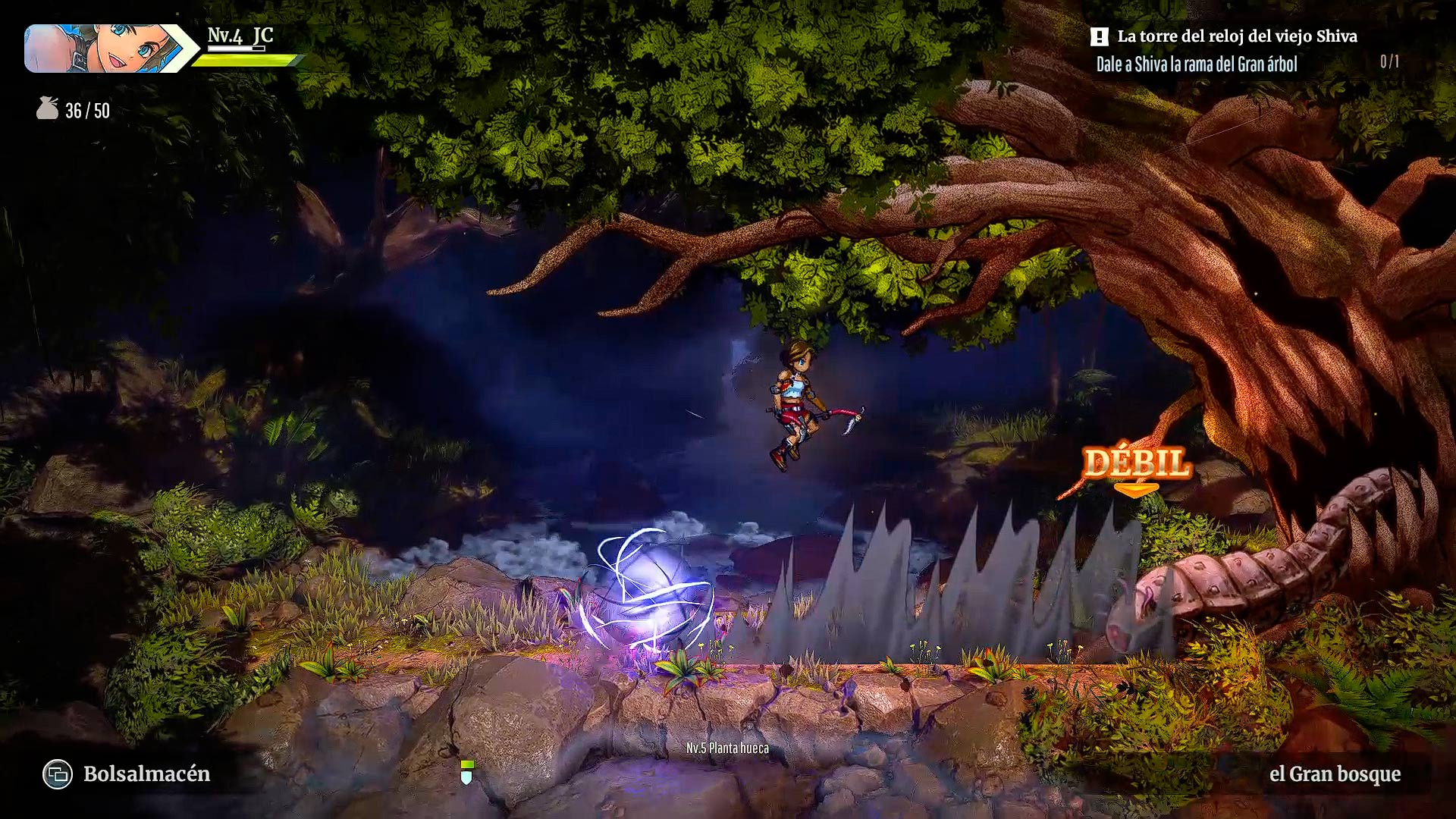Select the JC character portrait
The height and width of the screenshot is (819, 1456).
tap(102, 49)
